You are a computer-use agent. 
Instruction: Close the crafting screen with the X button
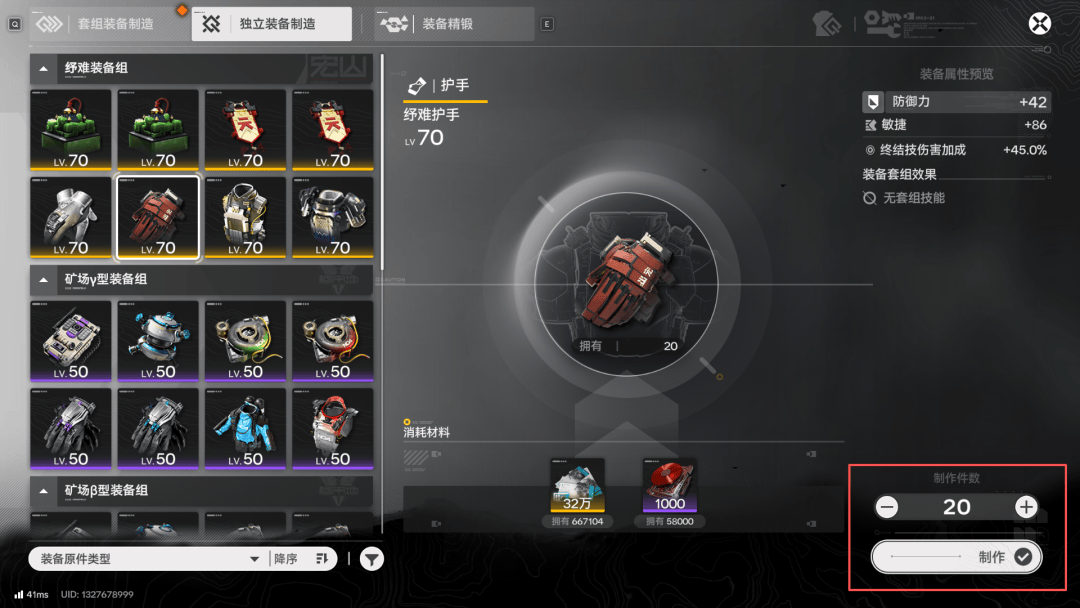[x=1040, y=24]
